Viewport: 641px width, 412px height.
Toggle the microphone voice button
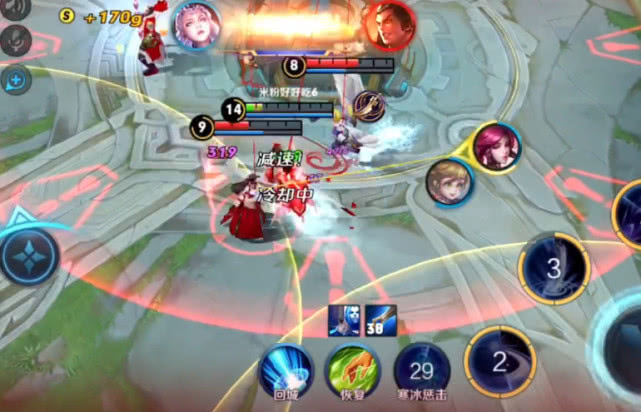14,42
